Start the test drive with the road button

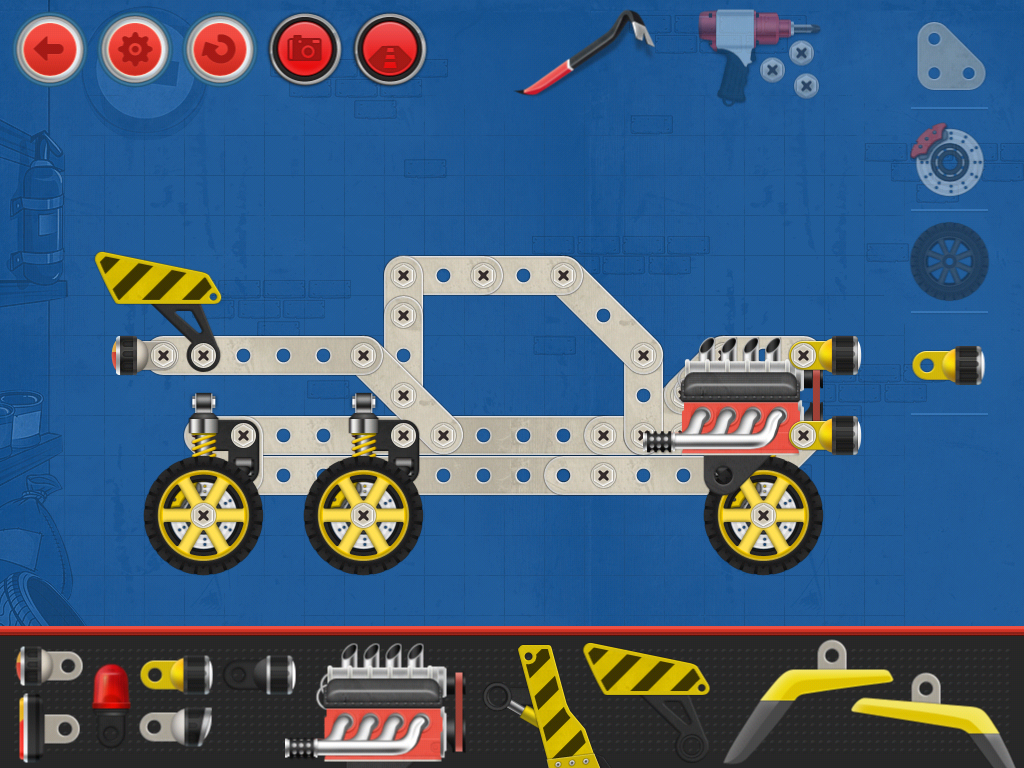(x=390, y=48)
